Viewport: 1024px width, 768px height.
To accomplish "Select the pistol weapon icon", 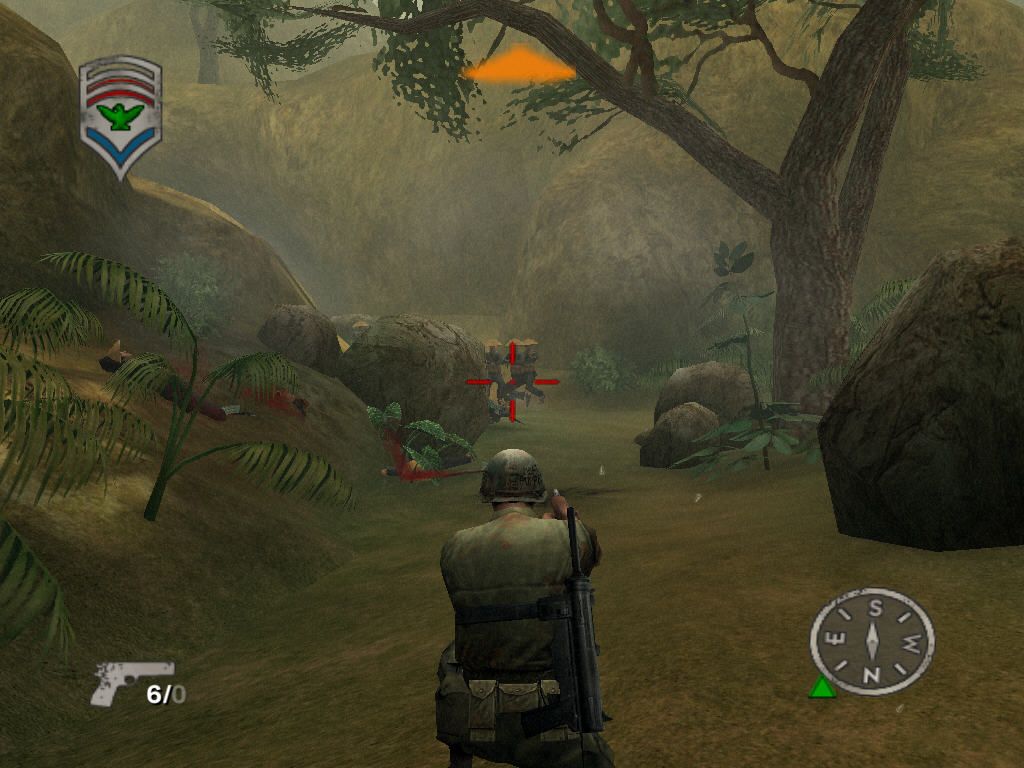I will pos(130,682).
